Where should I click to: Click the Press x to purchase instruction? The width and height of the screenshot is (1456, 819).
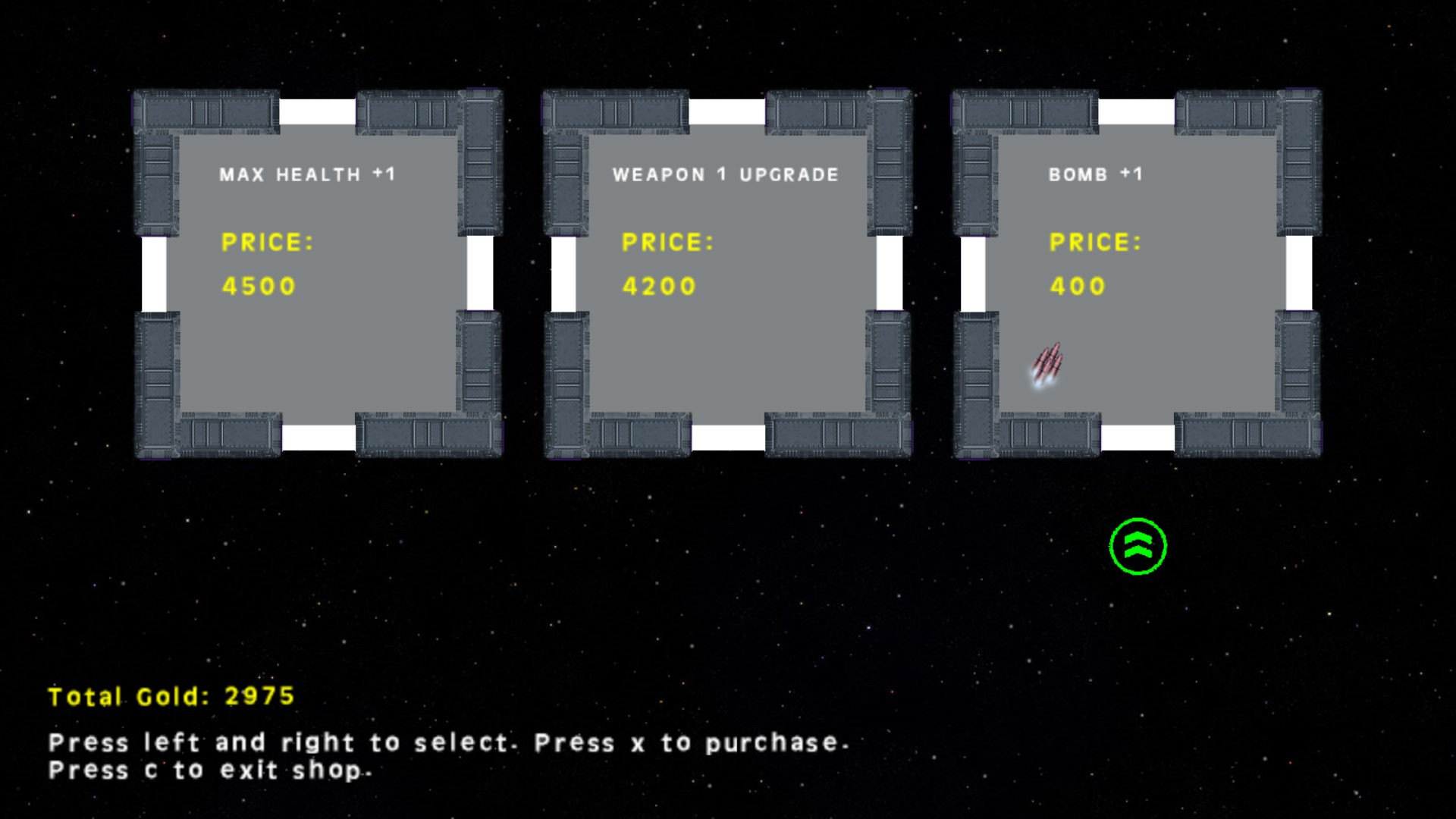(690, 743)
